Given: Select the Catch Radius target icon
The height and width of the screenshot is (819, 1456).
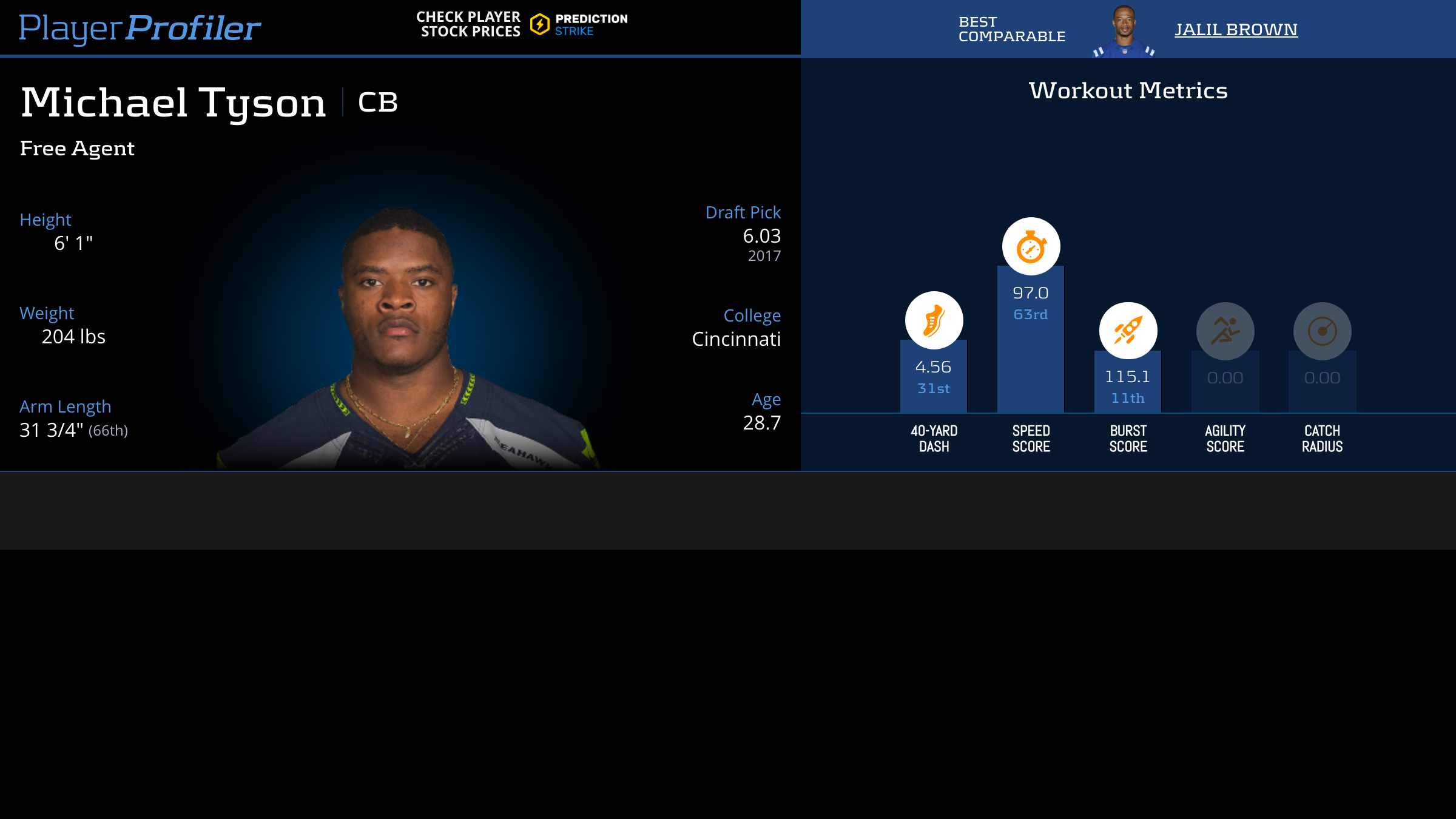Looking at the screenshot, I should (1322, 331).
